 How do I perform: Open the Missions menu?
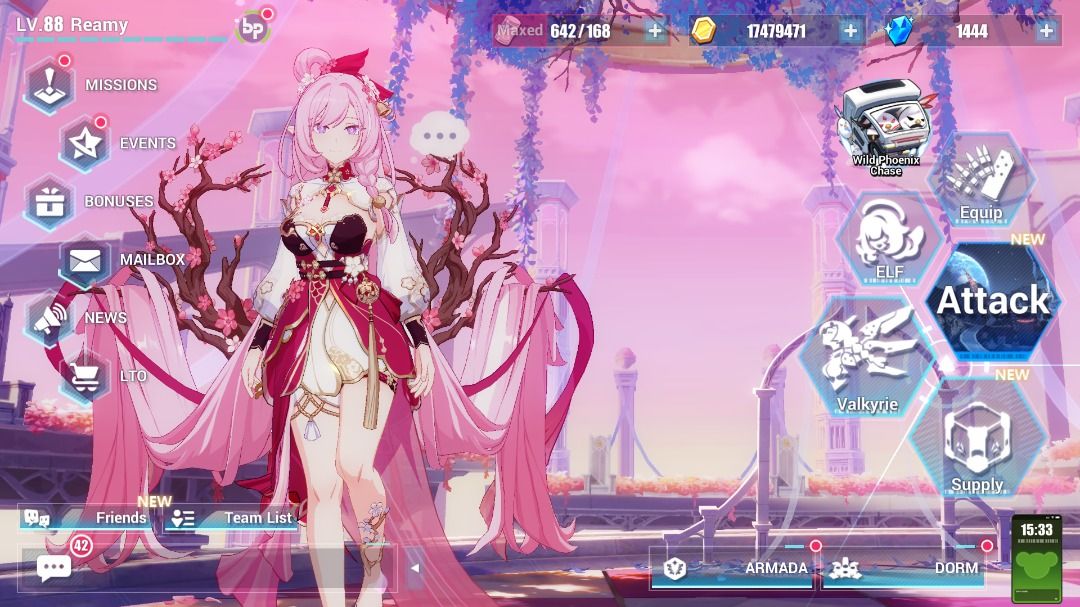[x=50, y=85]
